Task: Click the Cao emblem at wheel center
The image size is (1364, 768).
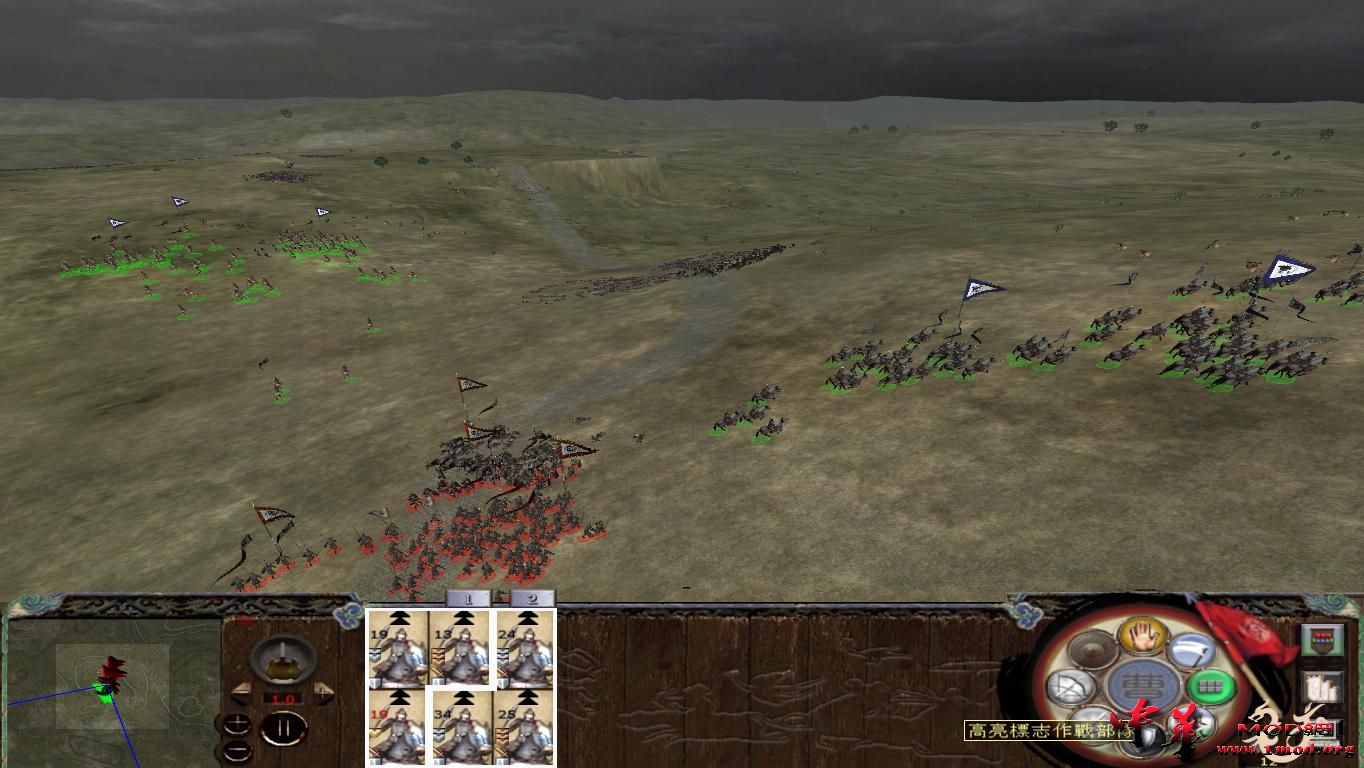Action: click(1145, 687)
